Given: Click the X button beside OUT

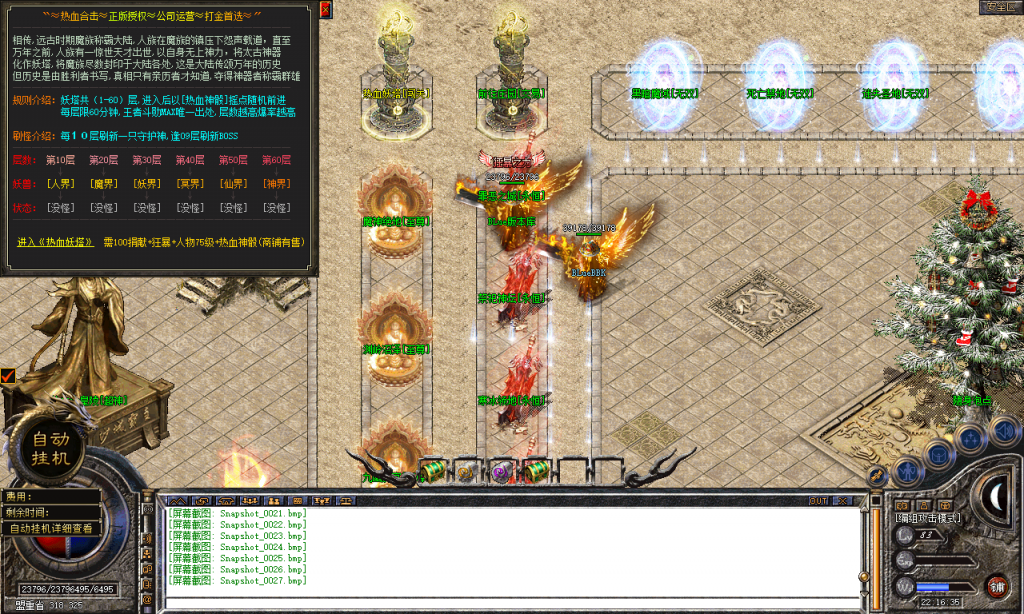Looking at the screenshot, I should (844, 500).
